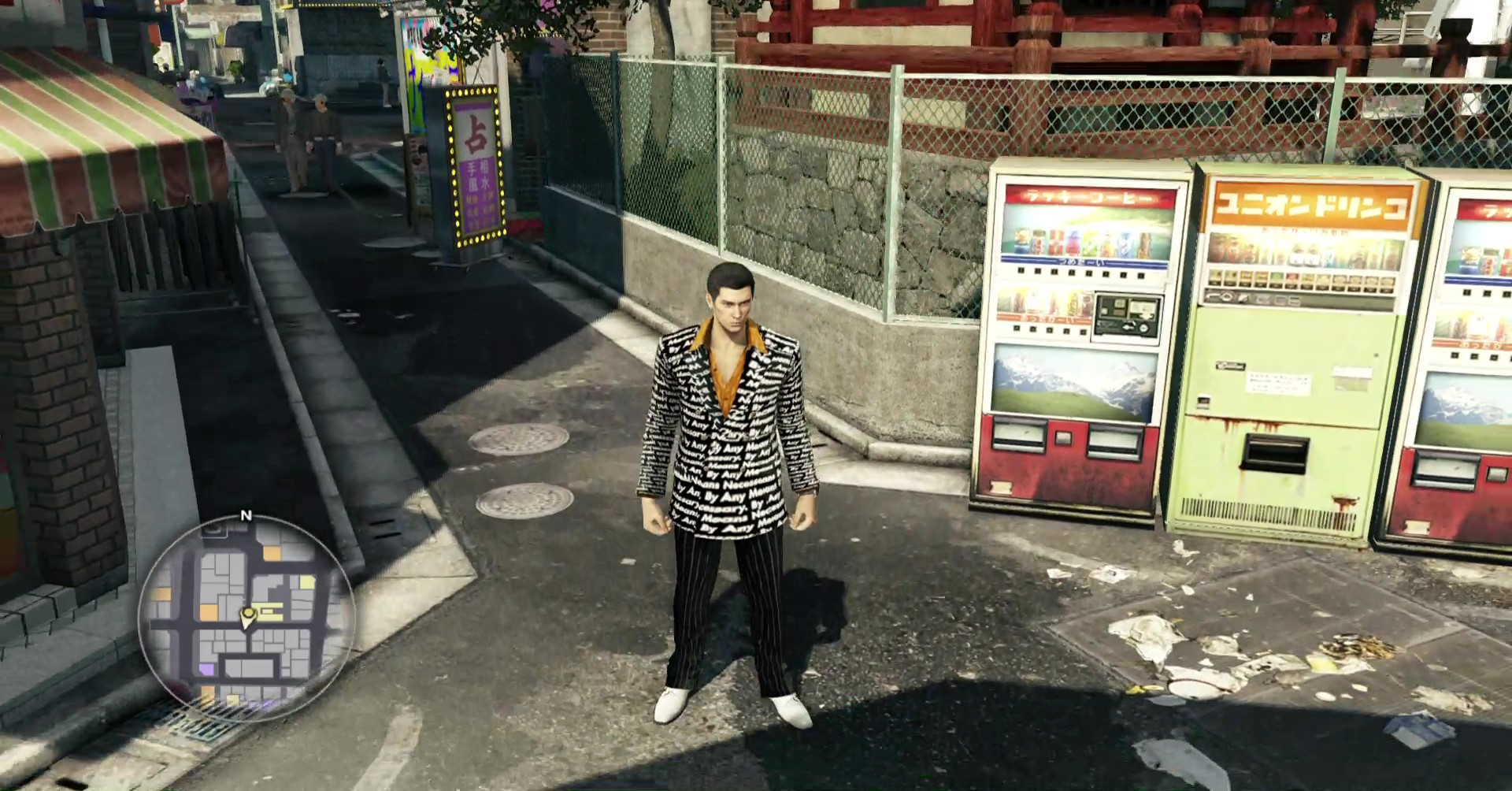The height and width of the screenshot is (791, 1512).
Task: Select the mountain scenery panel on the left machine
Action: (1074, 377)
